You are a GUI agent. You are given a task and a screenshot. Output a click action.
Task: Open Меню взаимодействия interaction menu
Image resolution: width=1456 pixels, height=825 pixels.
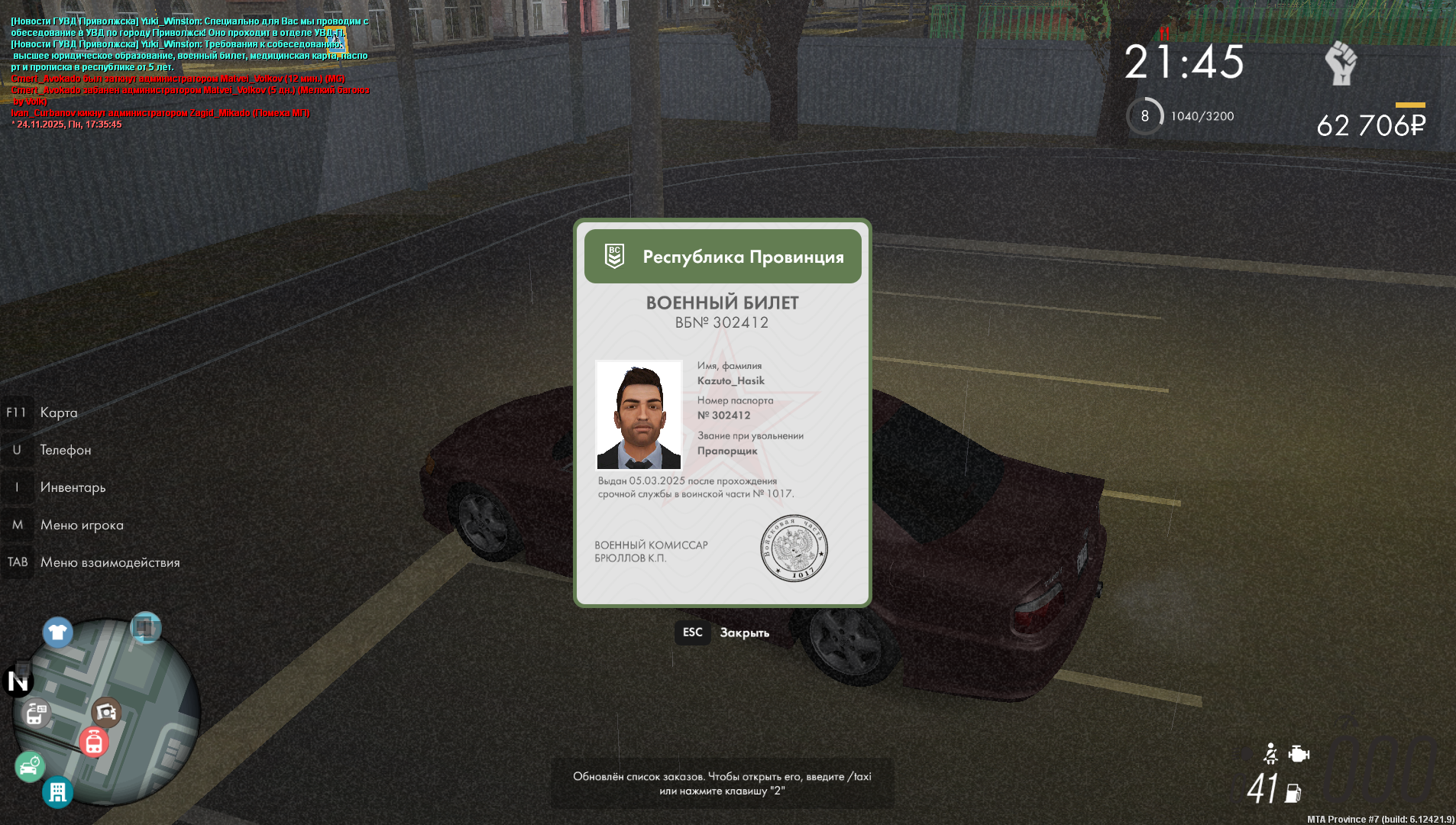(x=109, y=562)
